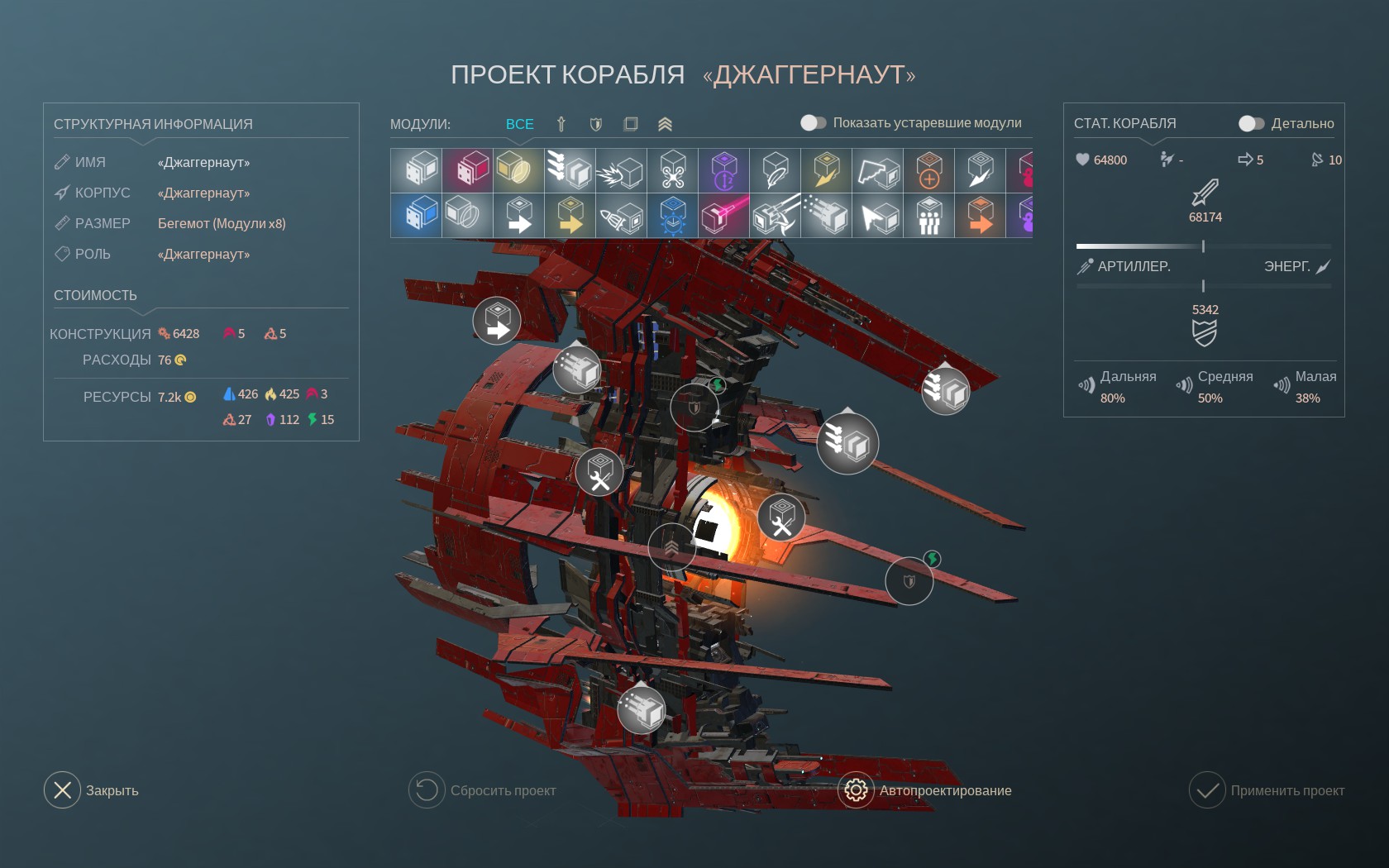
Task: Show support modules with square tab
Action: click(631, 124)
